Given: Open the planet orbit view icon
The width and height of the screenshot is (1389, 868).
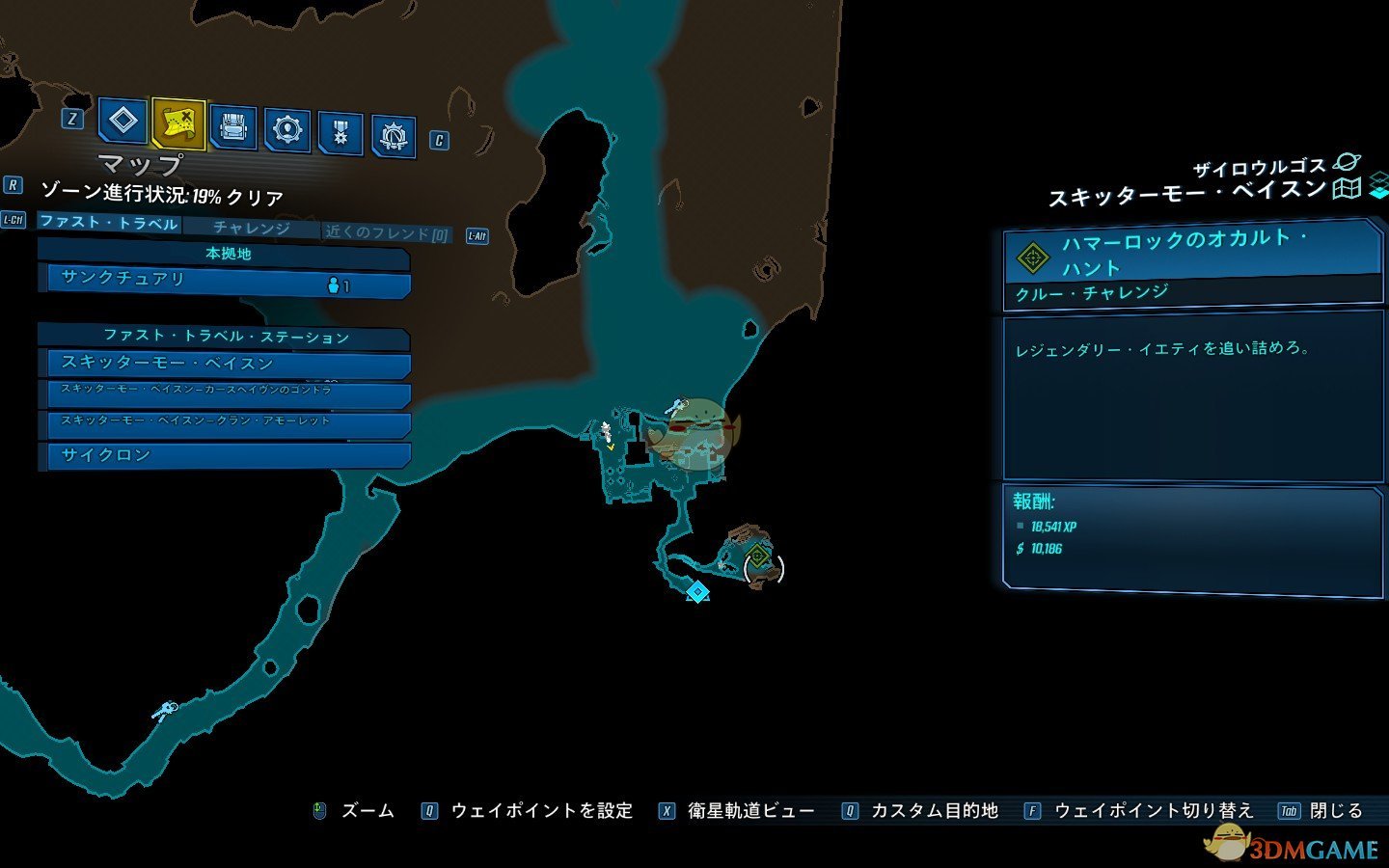Looking at the screenshot, I should 1345,163.
